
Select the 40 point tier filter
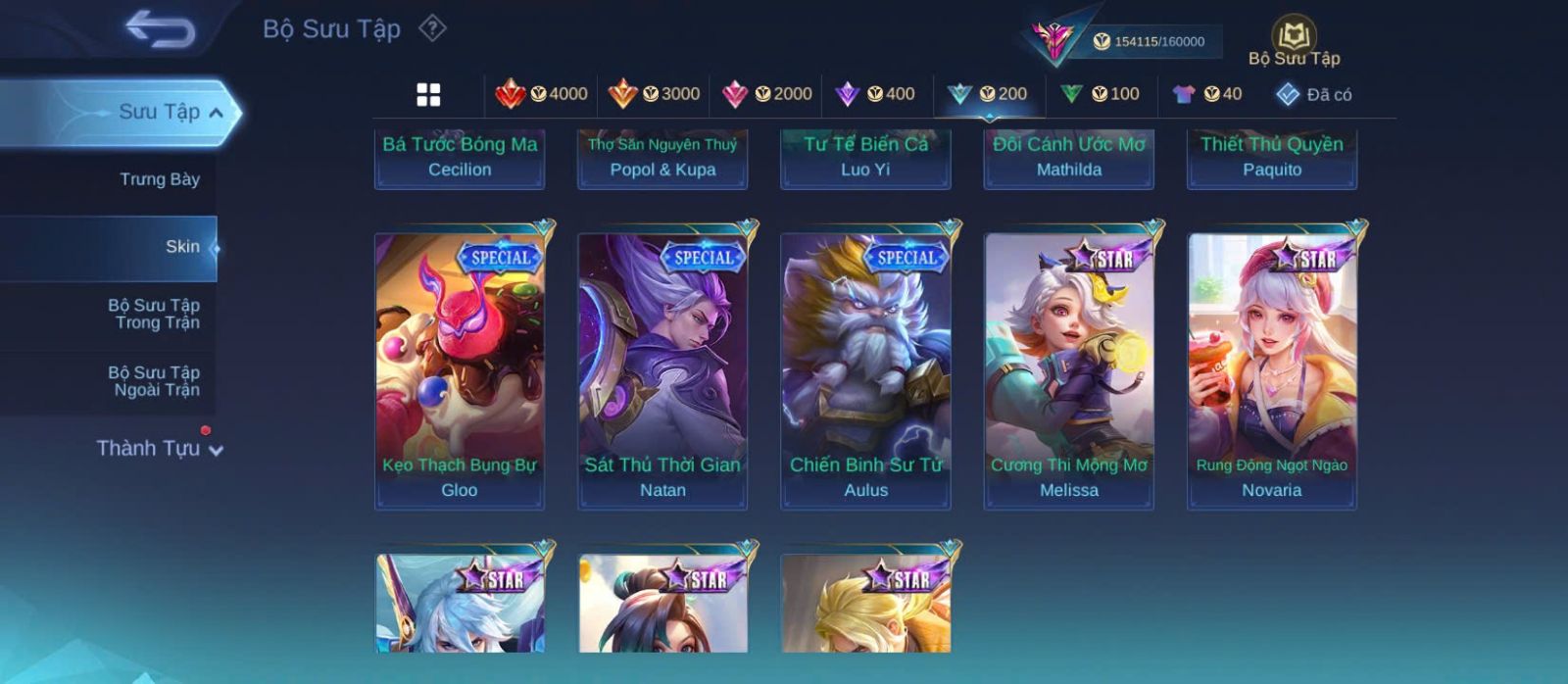point(1207,94)
